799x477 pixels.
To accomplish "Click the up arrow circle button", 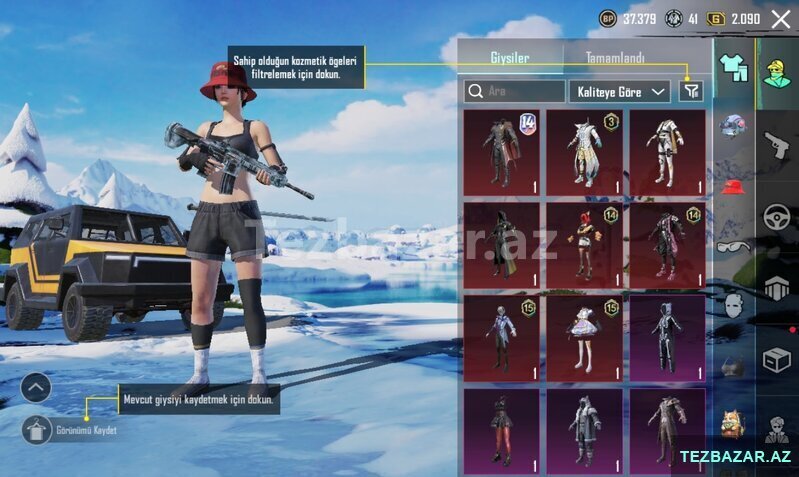I will (x=36, y=387).
